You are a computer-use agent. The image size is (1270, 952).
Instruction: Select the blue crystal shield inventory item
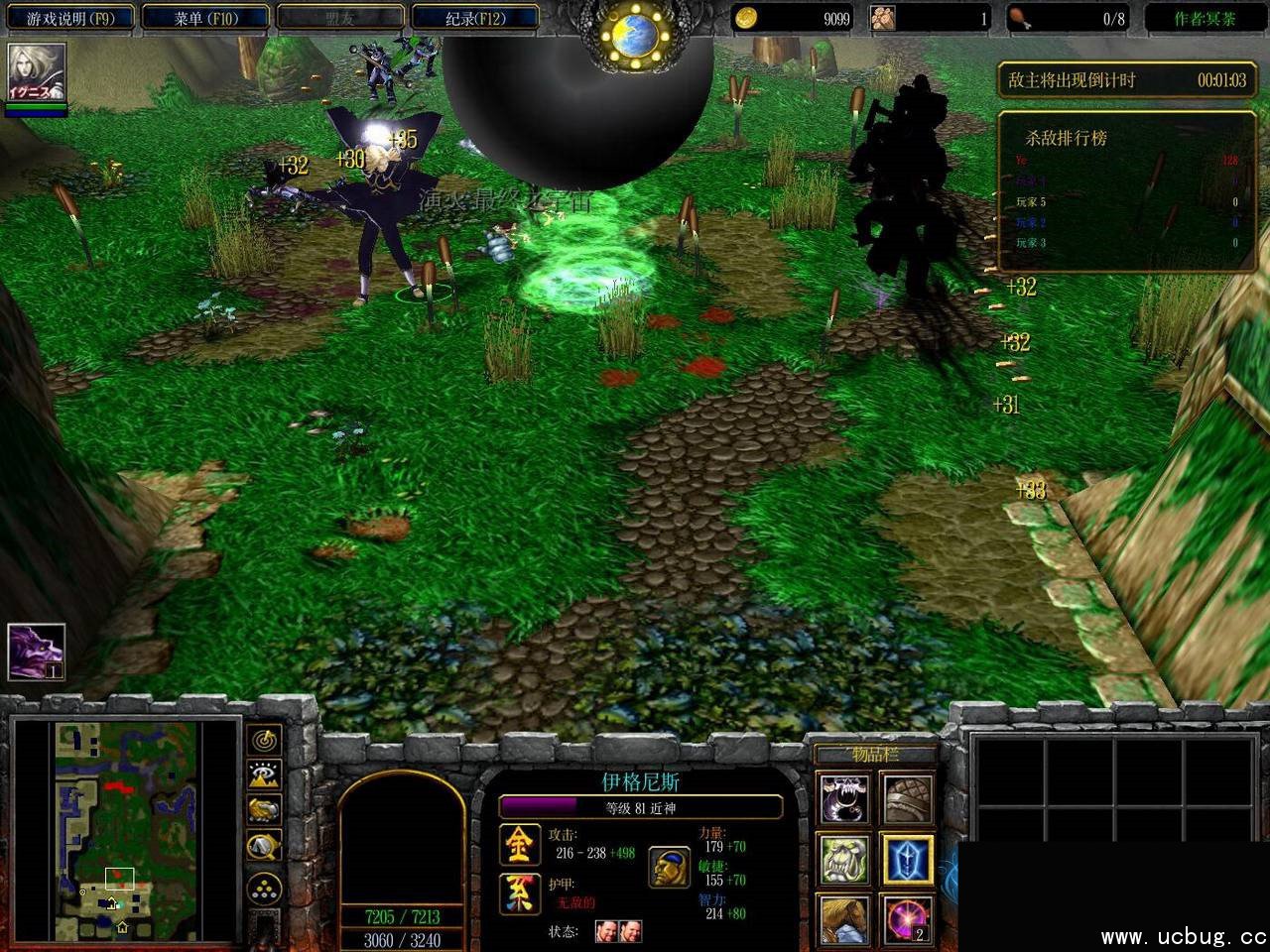(907, 860)
